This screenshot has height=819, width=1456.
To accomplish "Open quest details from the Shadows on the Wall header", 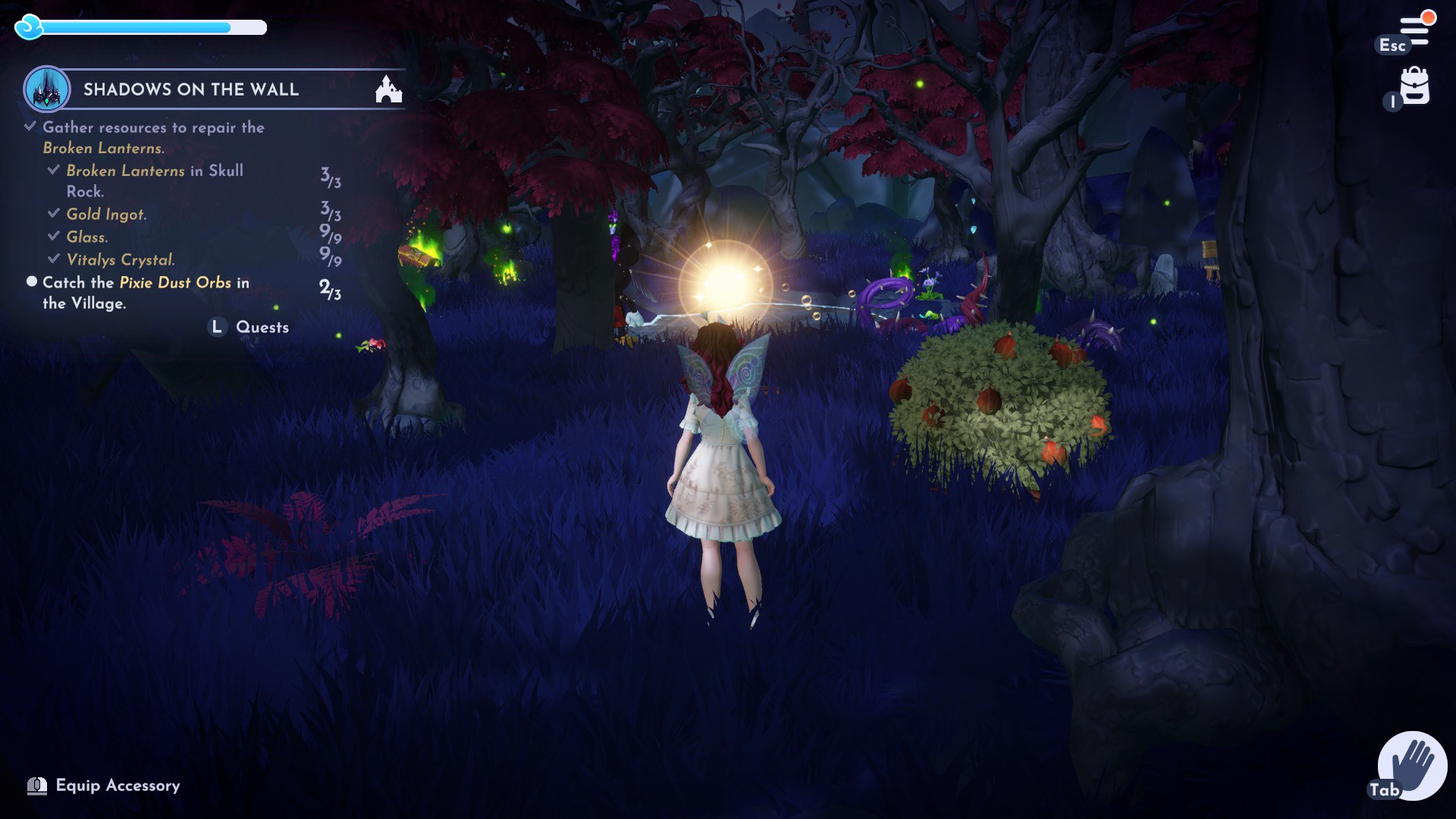I will coord(190,89).
